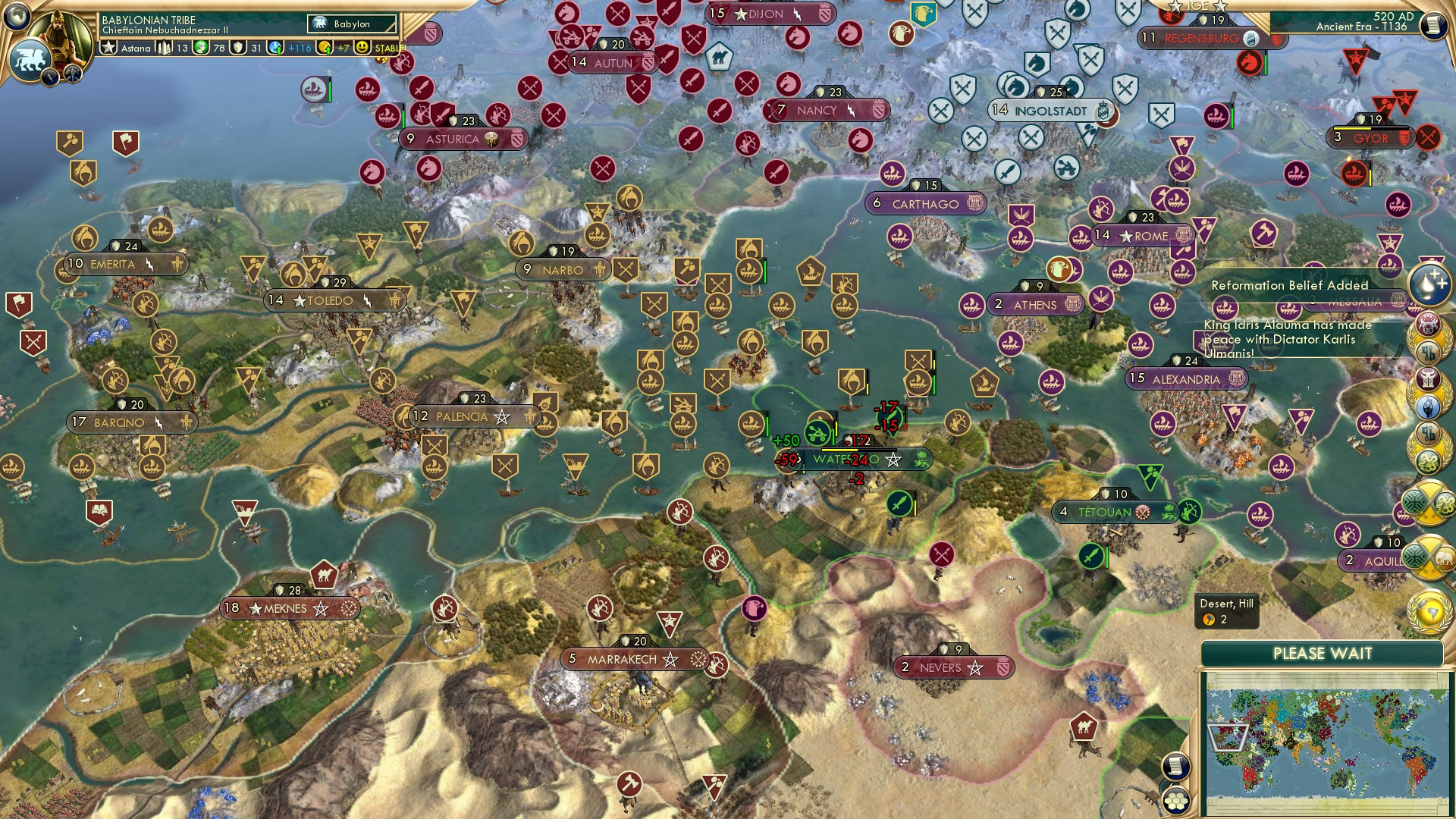The image size is (1456, 819).
Task: Toggle strategic view with the hexagon icon
Action: (x=1176, y=801)
